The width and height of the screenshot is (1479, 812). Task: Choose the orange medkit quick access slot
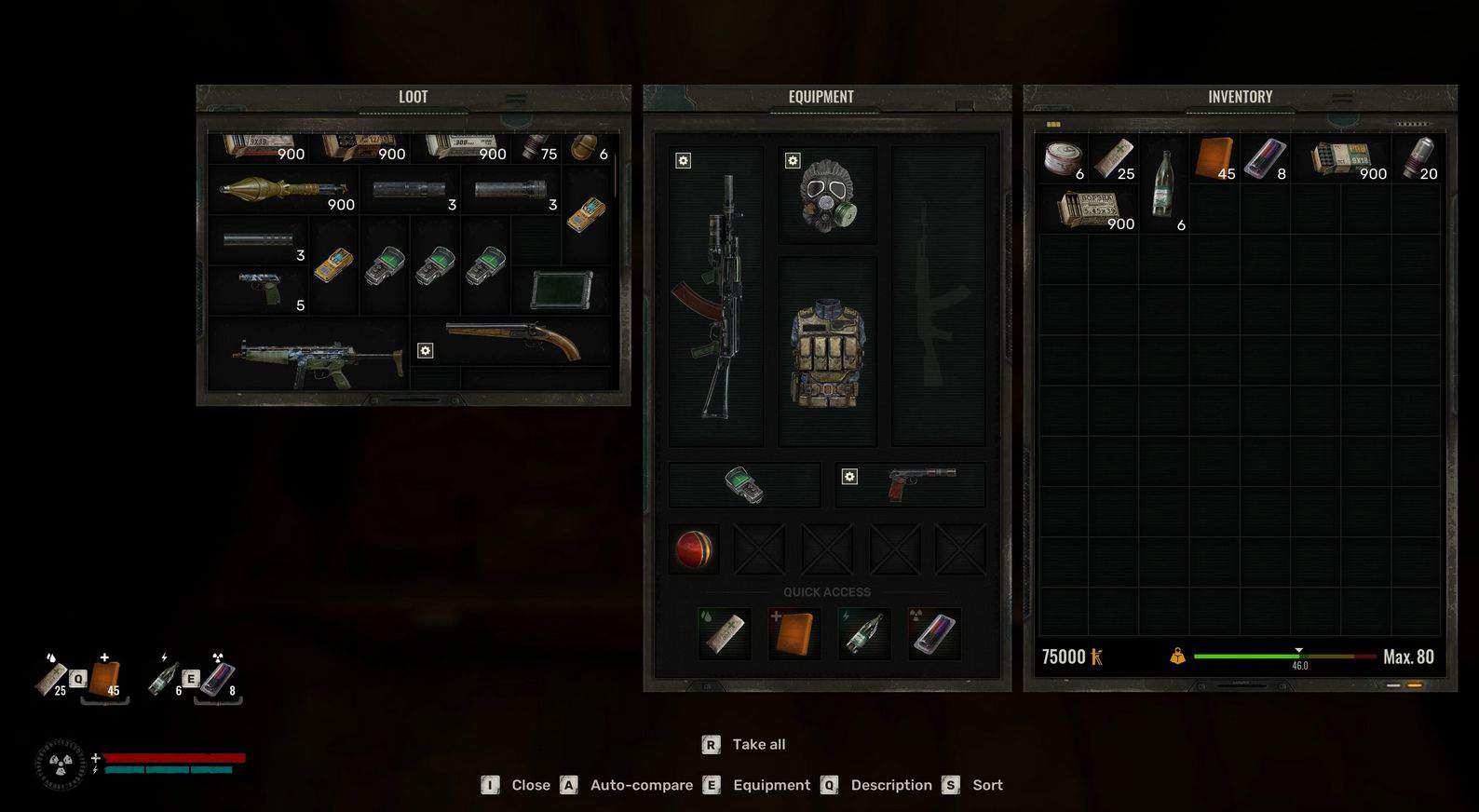click(794, 633)
